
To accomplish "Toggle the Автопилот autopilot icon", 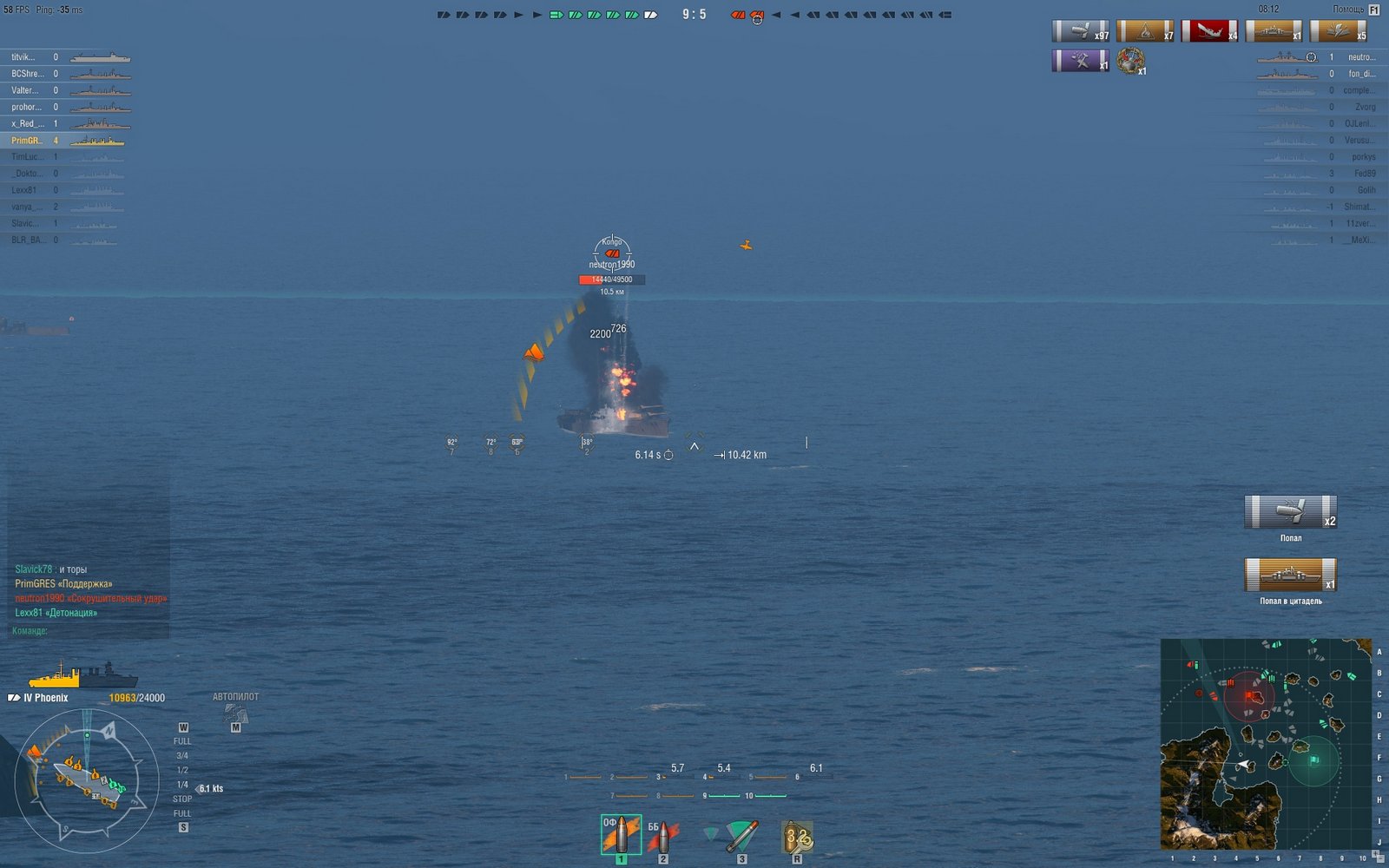I will [235, 713].
